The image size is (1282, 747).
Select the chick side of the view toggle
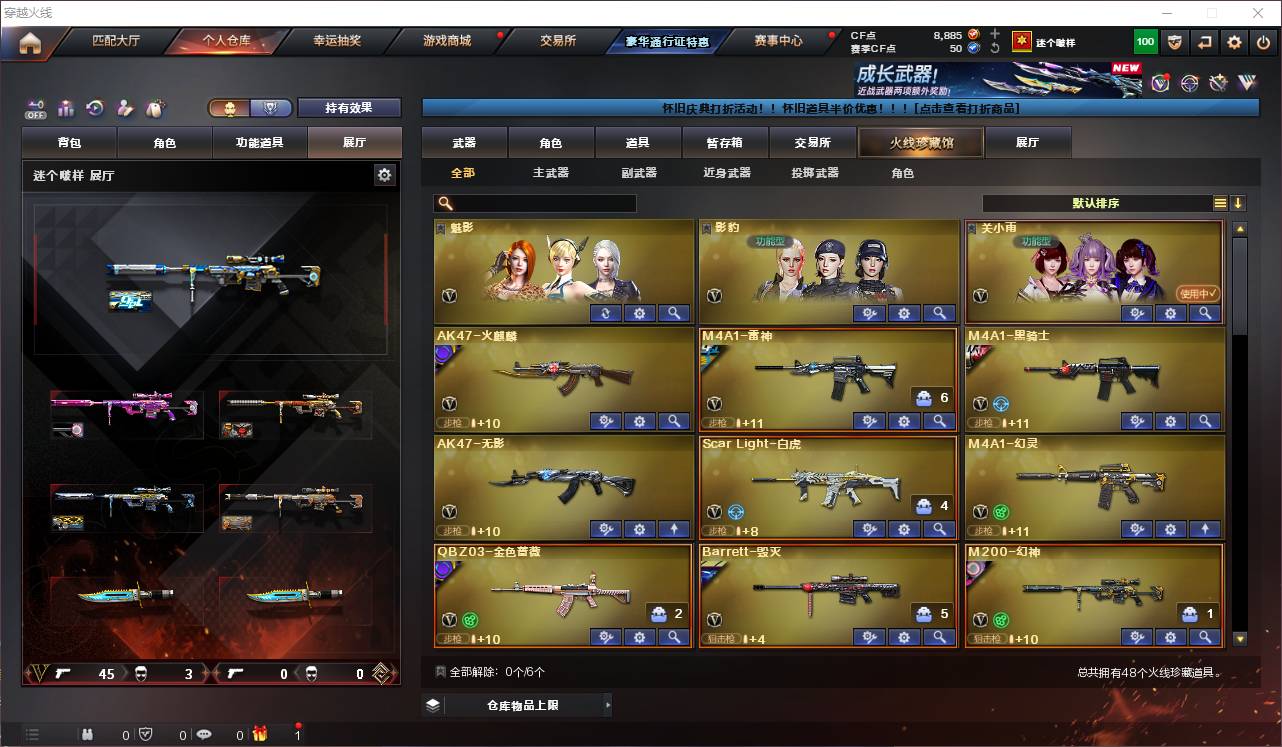tap(231, 107)
